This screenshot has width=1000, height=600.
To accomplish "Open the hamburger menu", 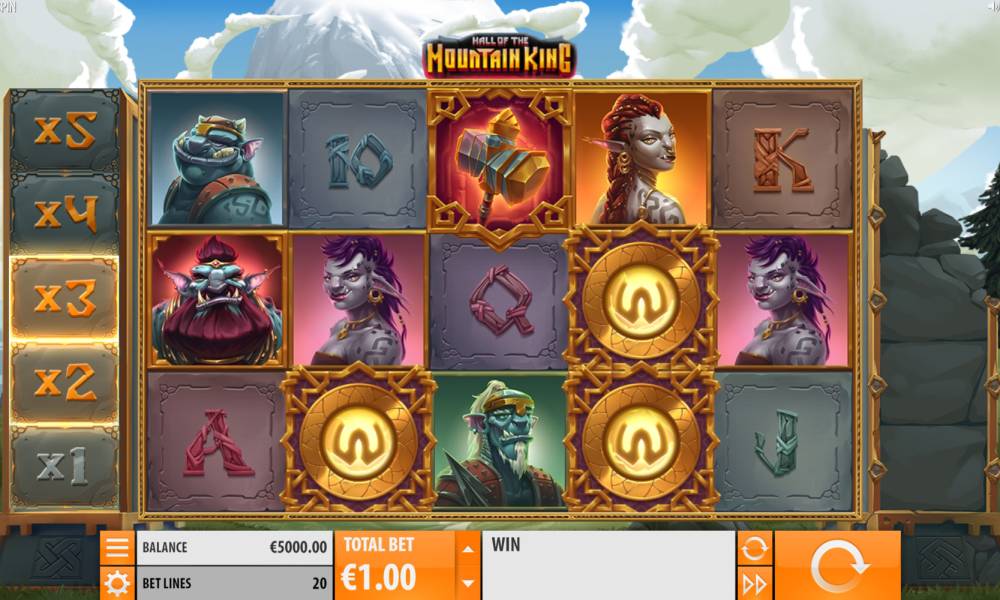I will pos(117,547).
